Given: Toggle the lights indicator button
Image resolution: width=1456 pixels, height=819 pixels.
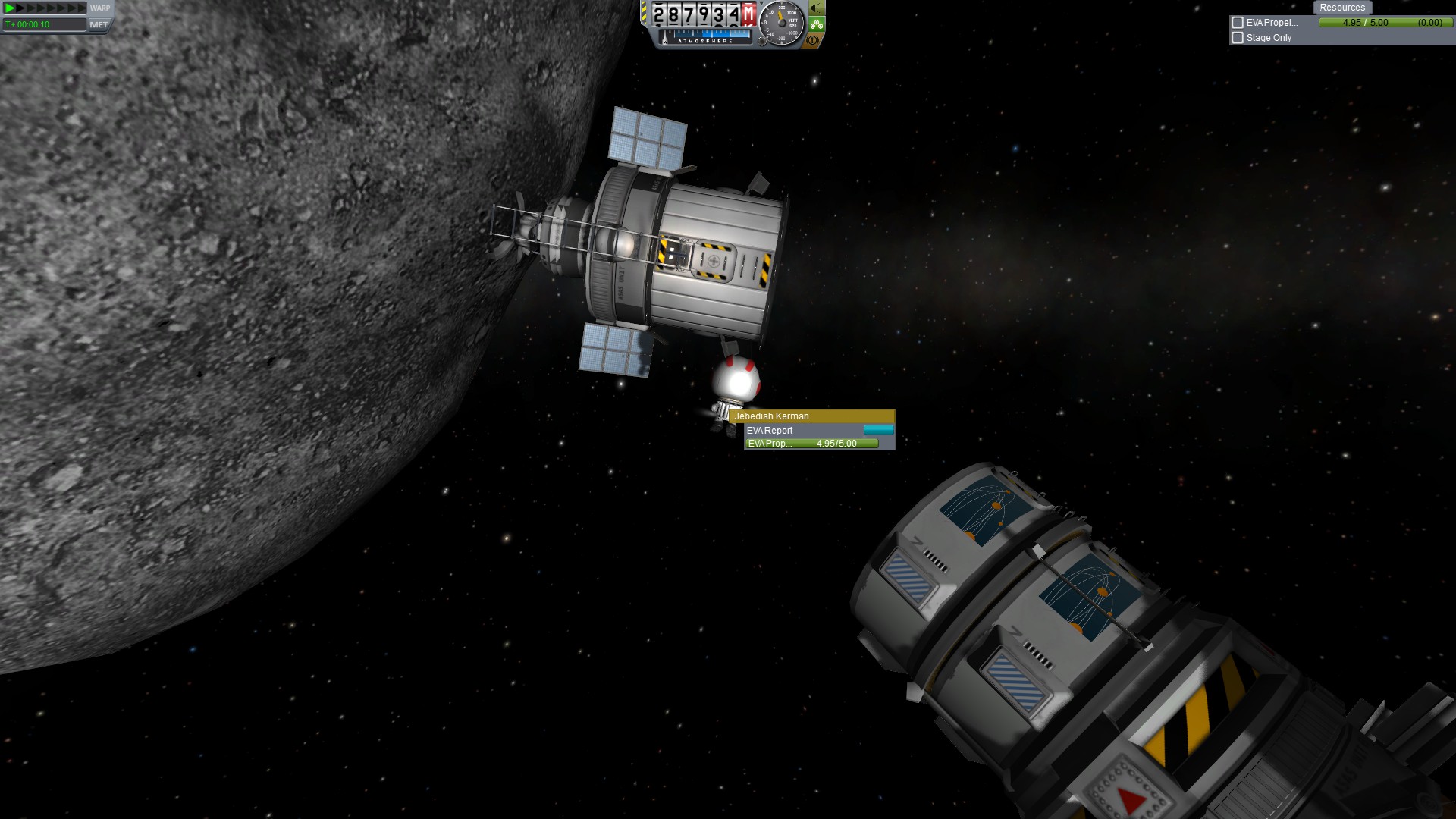Looking at the screenshot, I should click(816, 8).
